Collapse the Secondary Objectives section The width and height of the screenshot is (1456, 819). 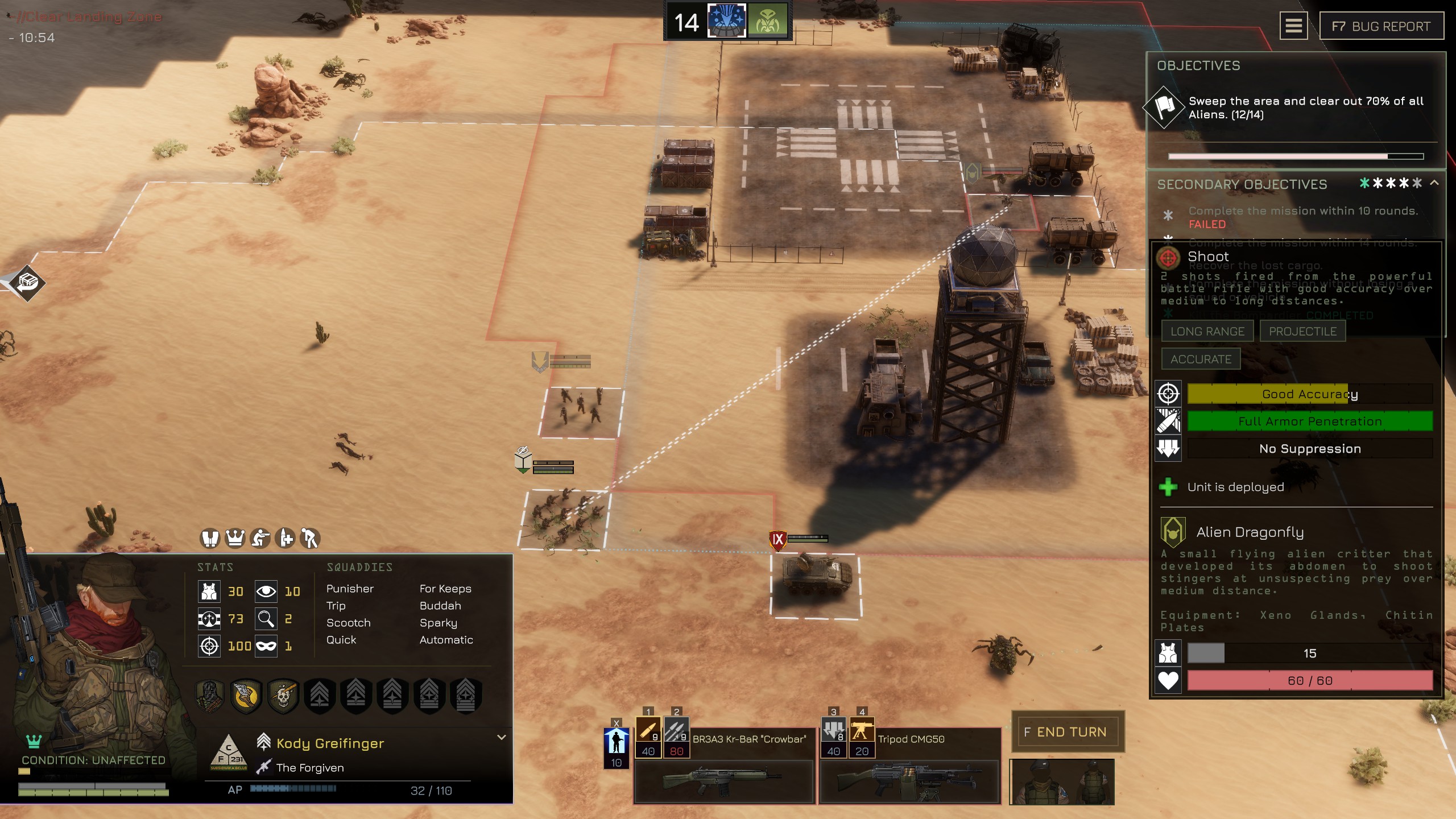[1433, 184]
